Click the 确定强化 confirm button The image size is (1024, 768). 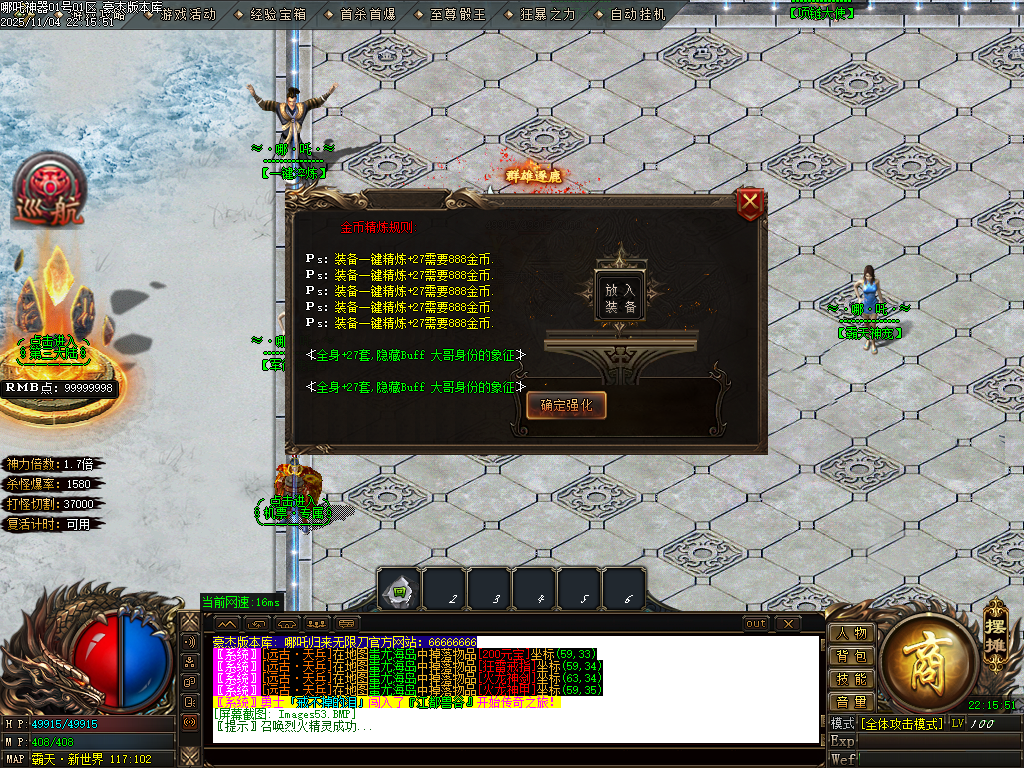(x=566, y=405)
